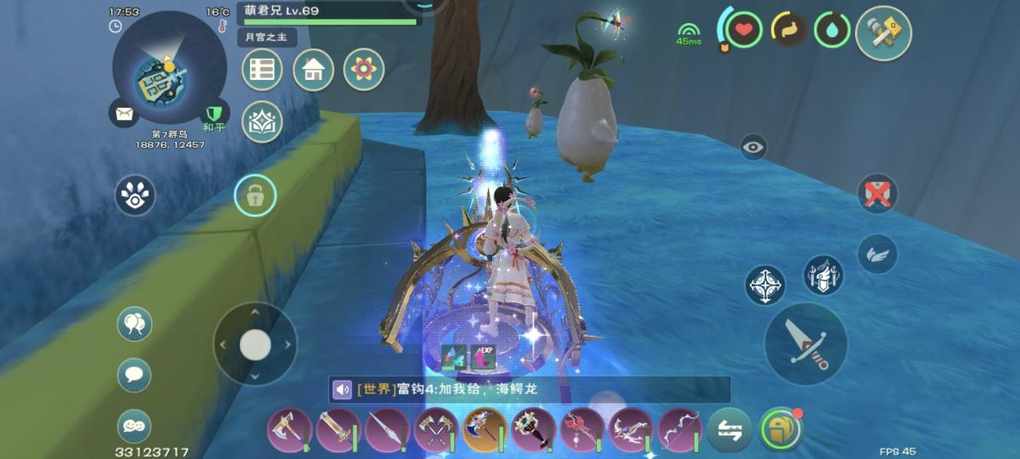The width and height of the screenshot is (1020, 459).
Task: Select the spear hotbar slot
Action: (x=386, y=430)
